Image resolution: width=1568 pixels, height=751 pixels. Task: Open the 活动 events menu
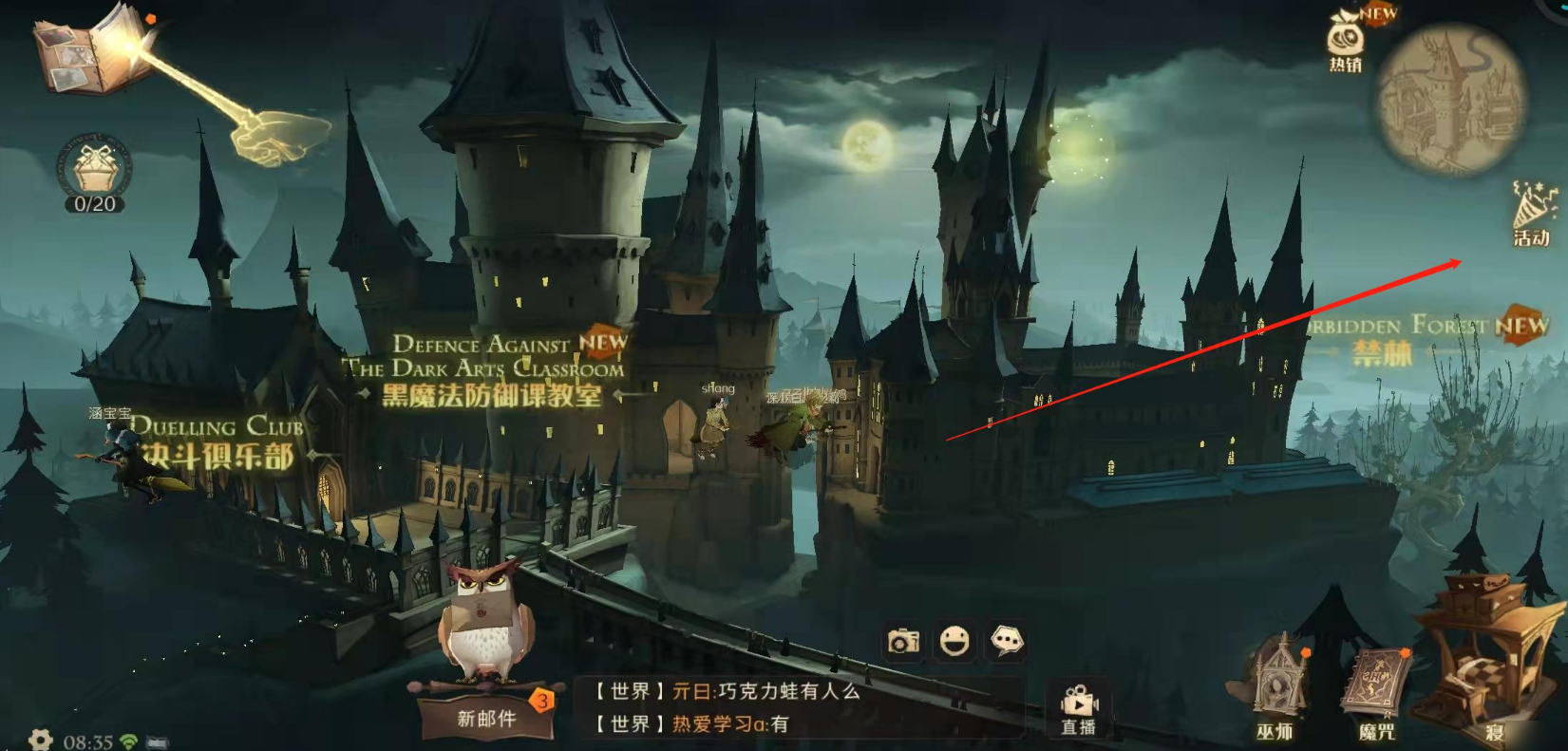coord(1532,216)
